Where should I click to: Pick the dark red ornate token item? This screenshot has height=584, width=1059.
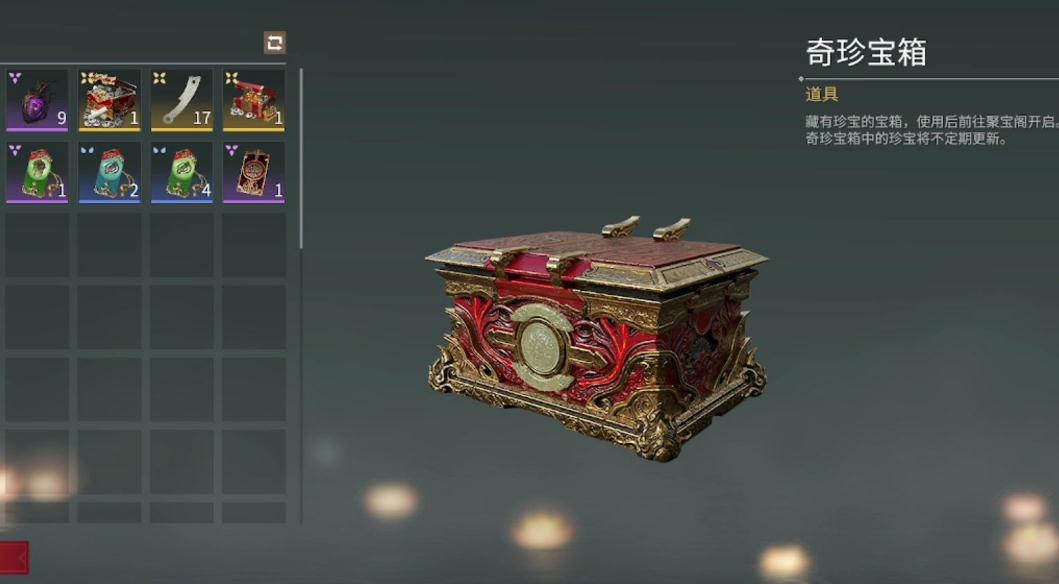point(253,172)
